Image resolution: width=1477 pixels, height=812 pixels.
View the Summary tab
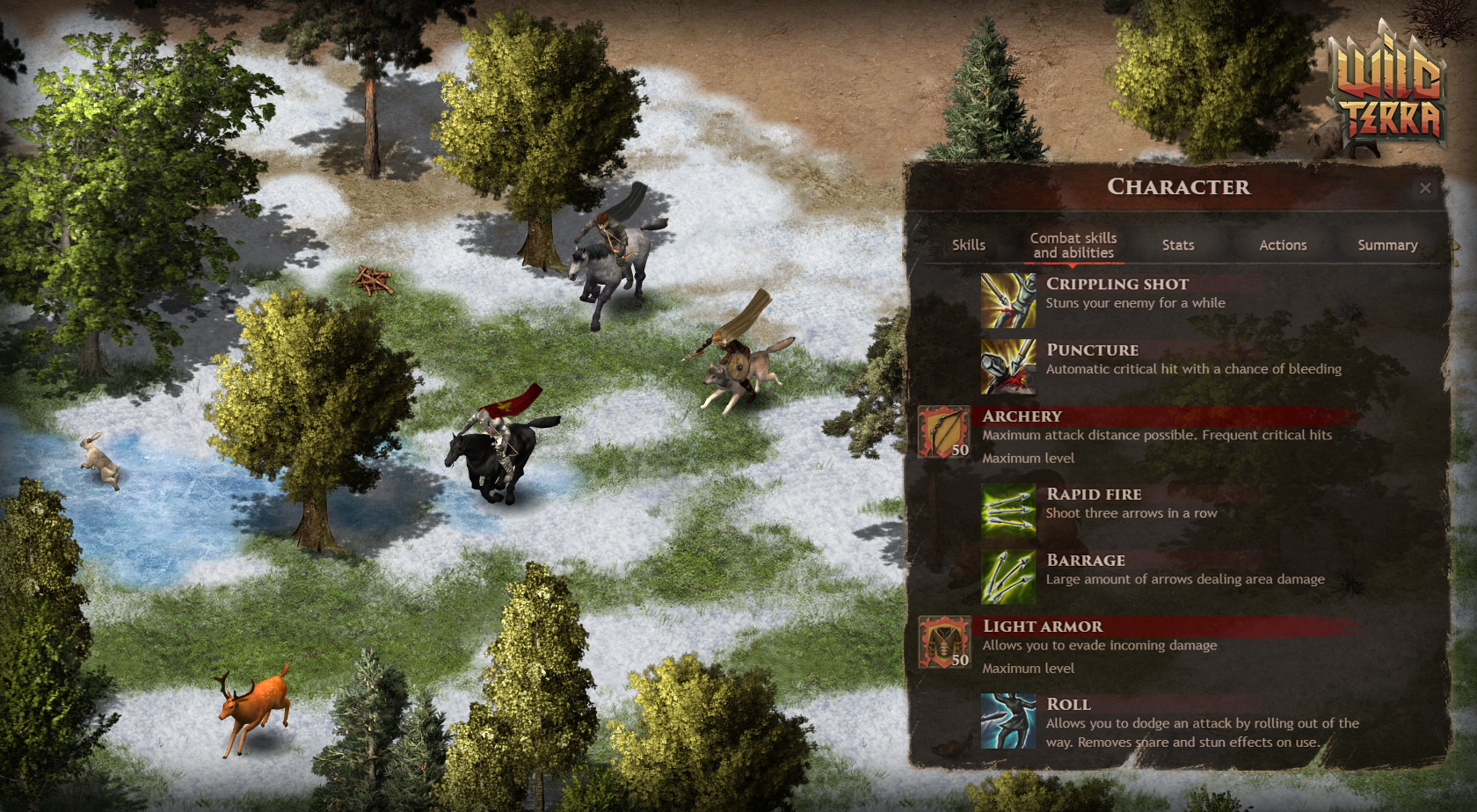click(x=1387, y=245)
